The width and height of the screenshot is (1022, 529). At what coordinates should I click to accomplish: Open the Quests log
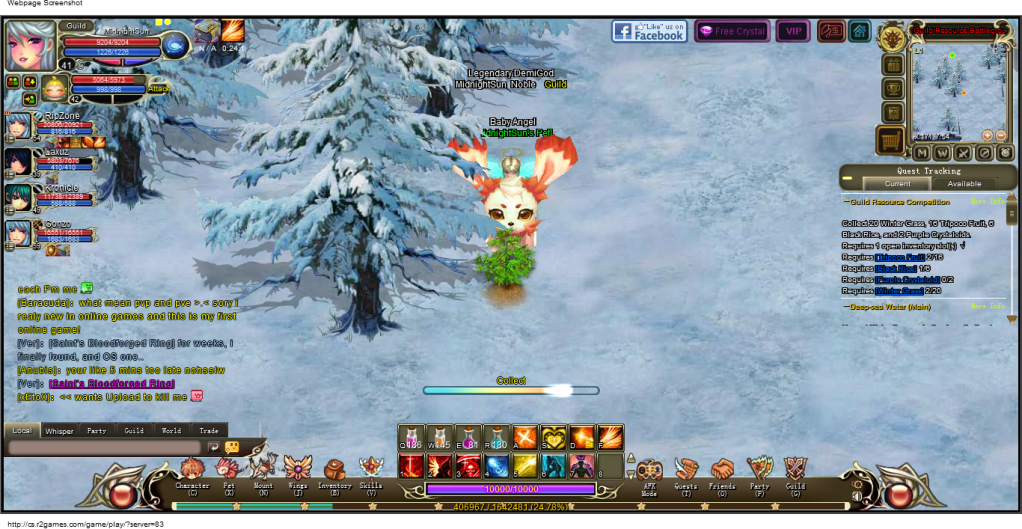(685, 470)
